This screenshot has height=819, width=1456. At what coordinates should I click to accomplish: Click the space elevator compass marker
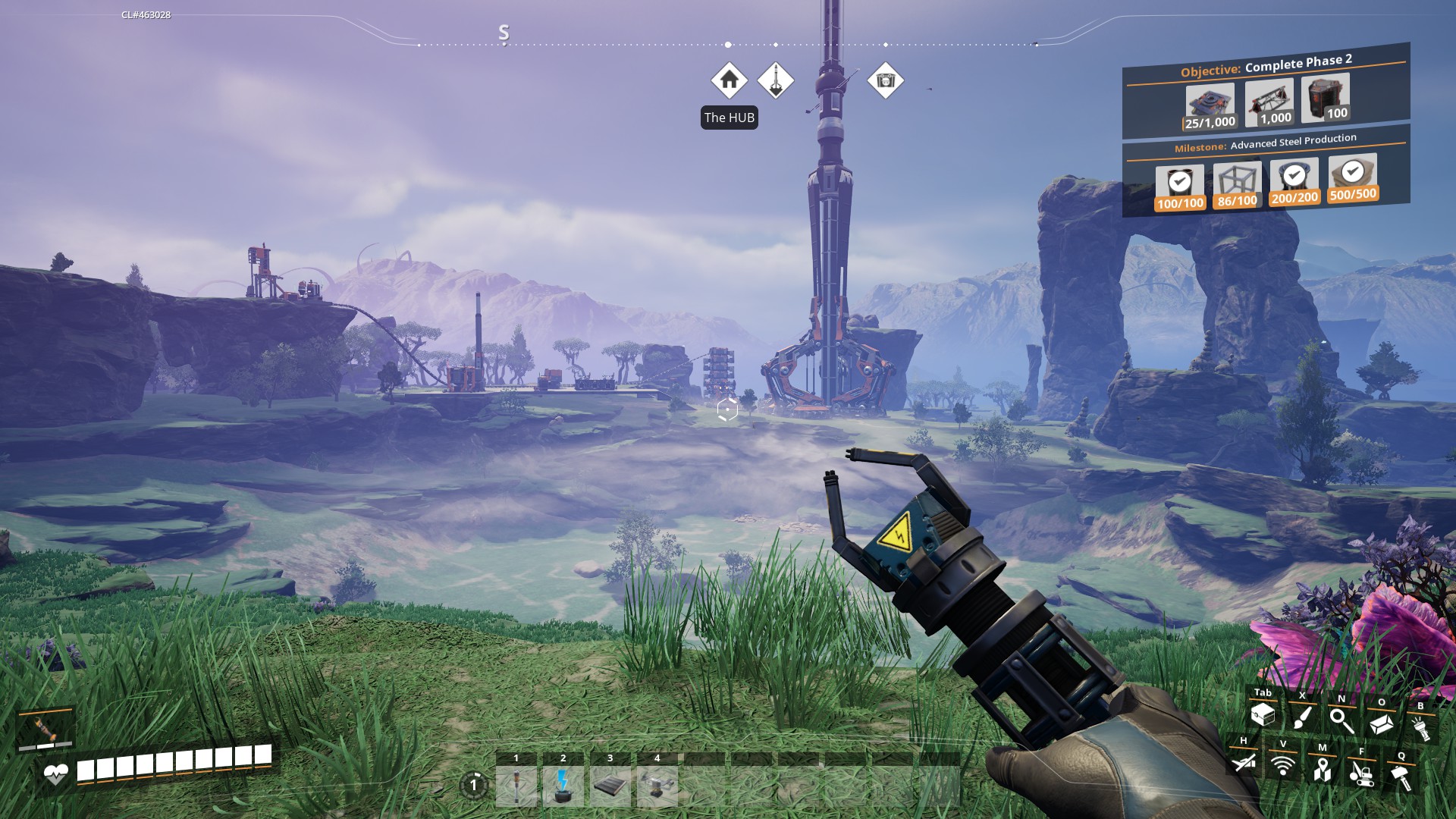pyautogui.click(x=776, y=80)
